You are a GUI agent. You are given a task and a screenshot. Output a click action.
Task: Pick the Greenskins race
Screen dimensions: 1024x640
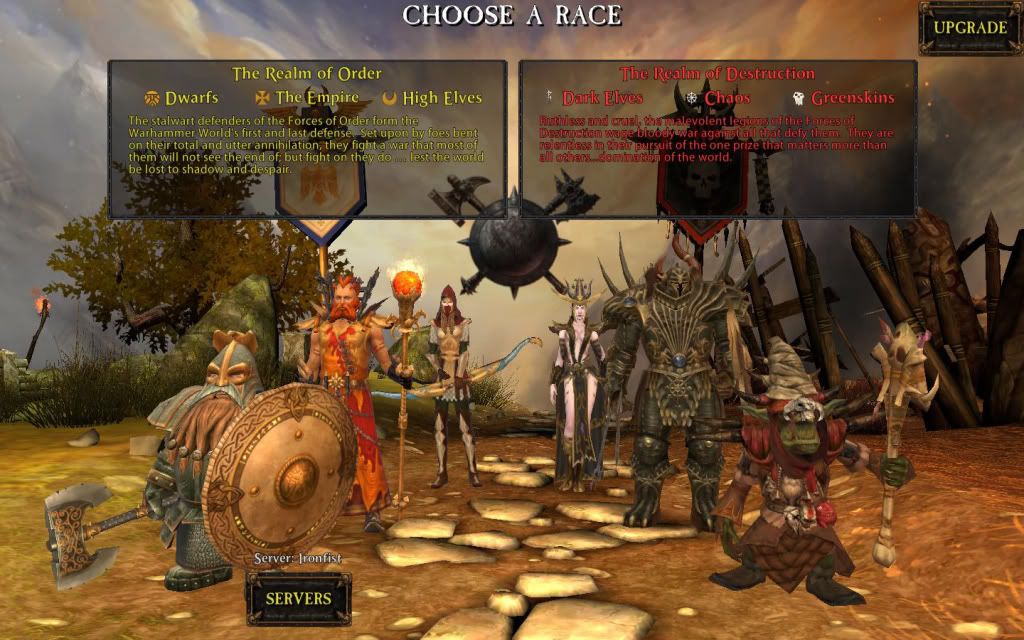[852, 98]
